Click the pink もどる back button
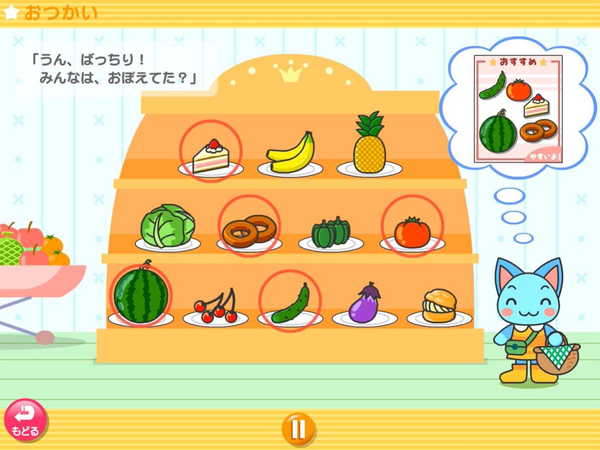Image resolution: width=600 pixels, height=450 pixels. [x=25, y=421]
